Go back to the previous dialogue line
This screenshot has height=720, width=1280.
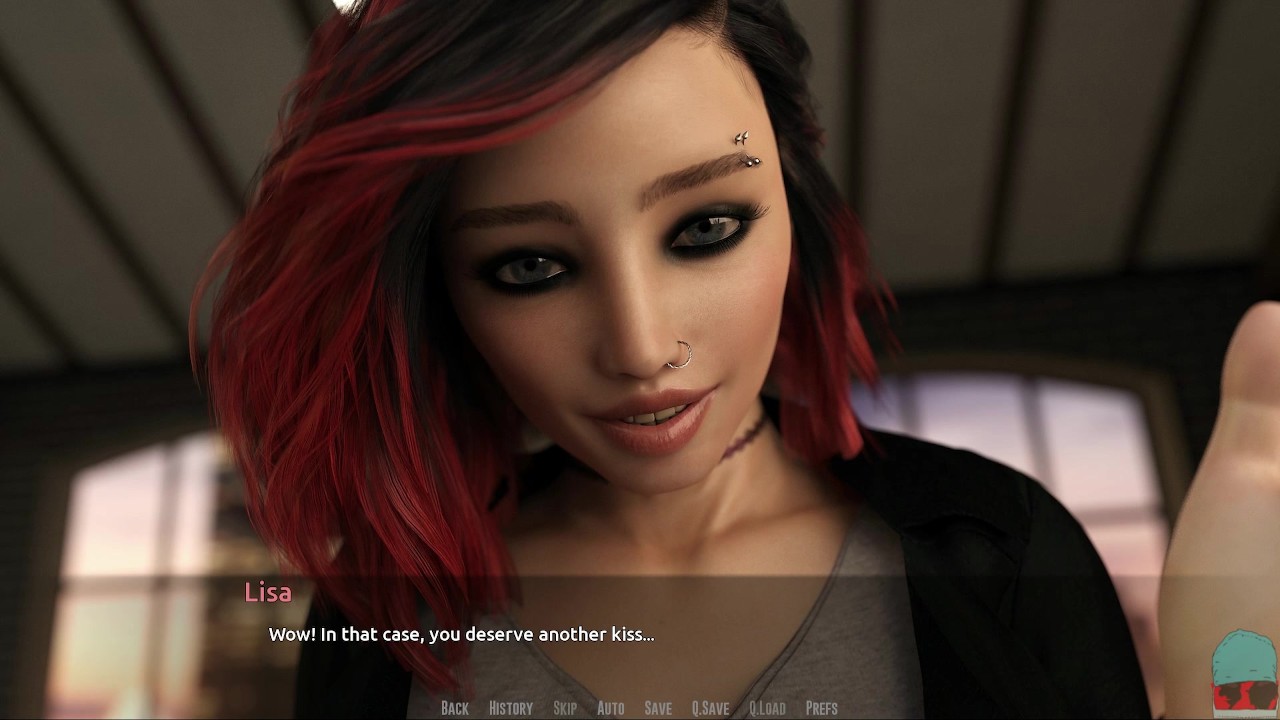[x=454, y=708]
